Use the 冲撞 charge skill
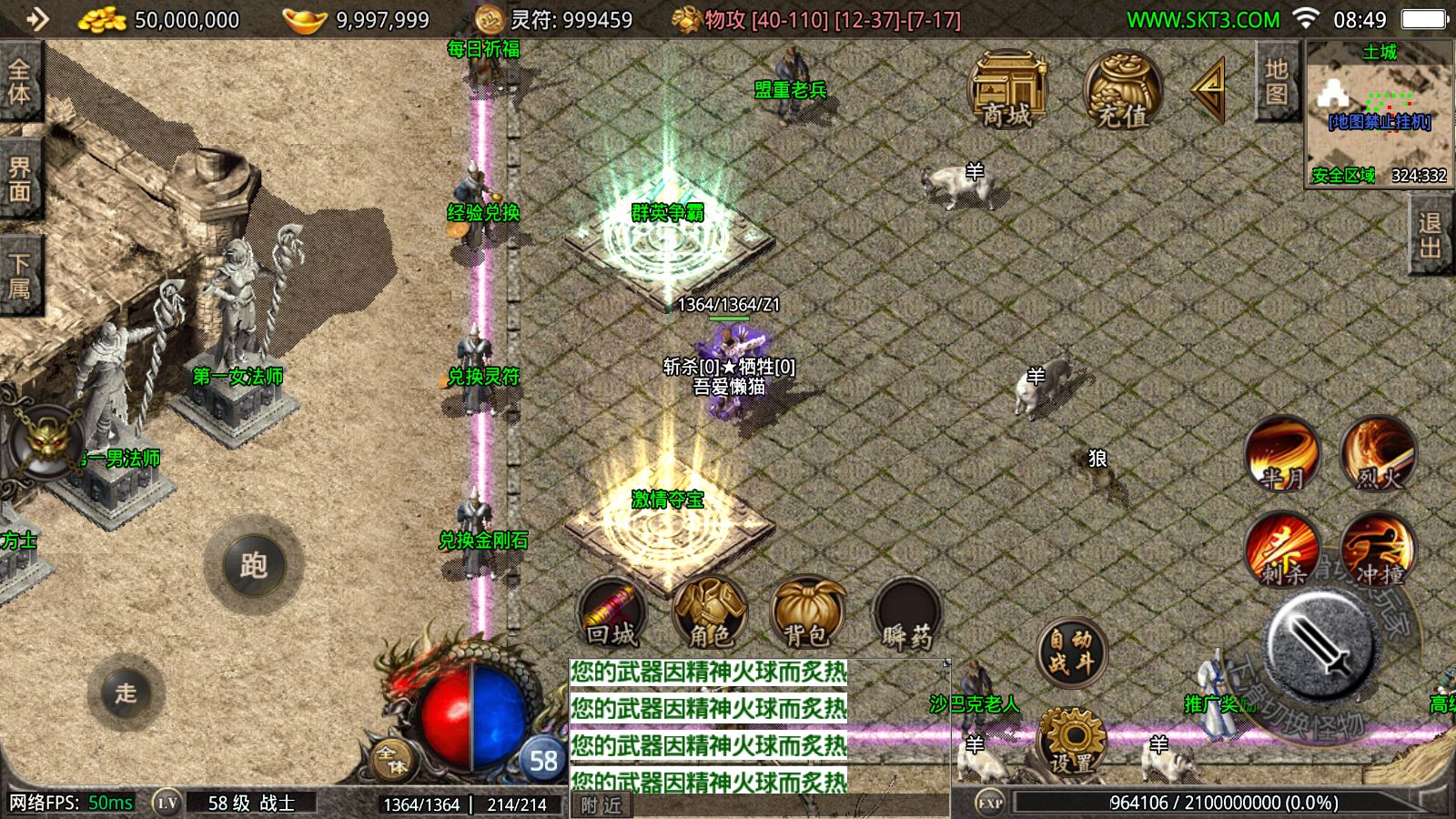 point(1379,549)
